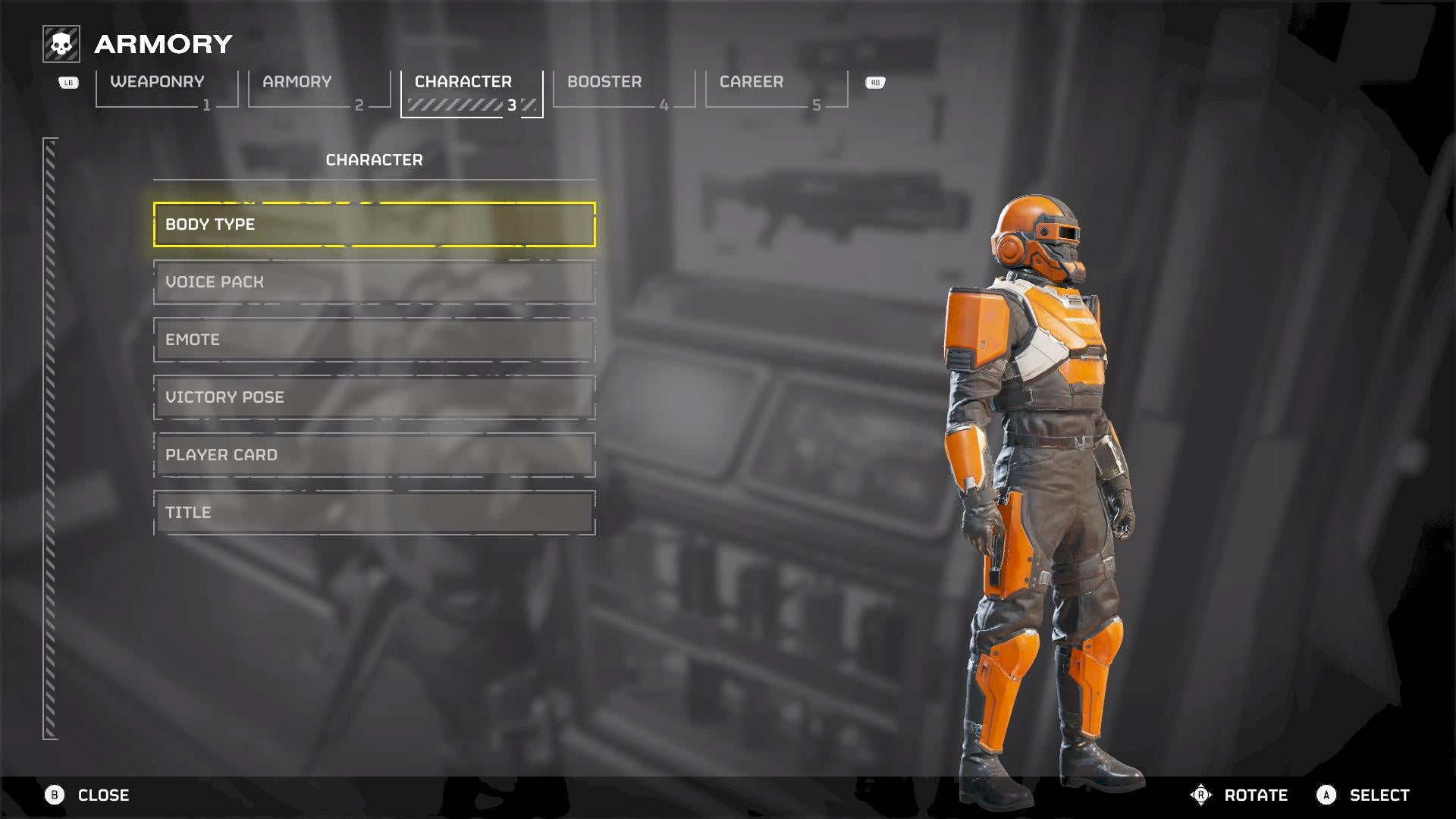Choose the Player Card entry

(374, 455)
